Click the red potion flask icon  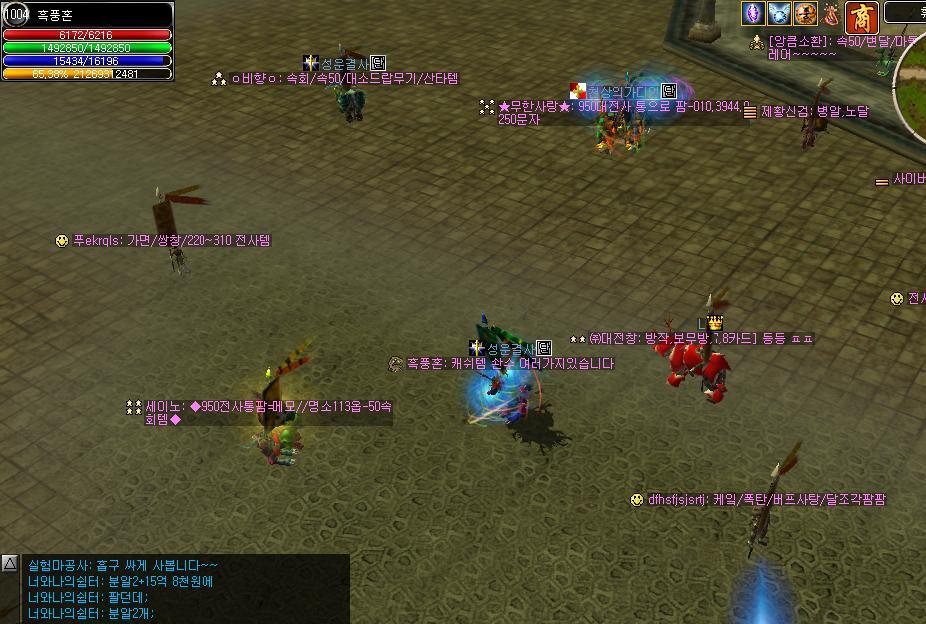[831, 13]
